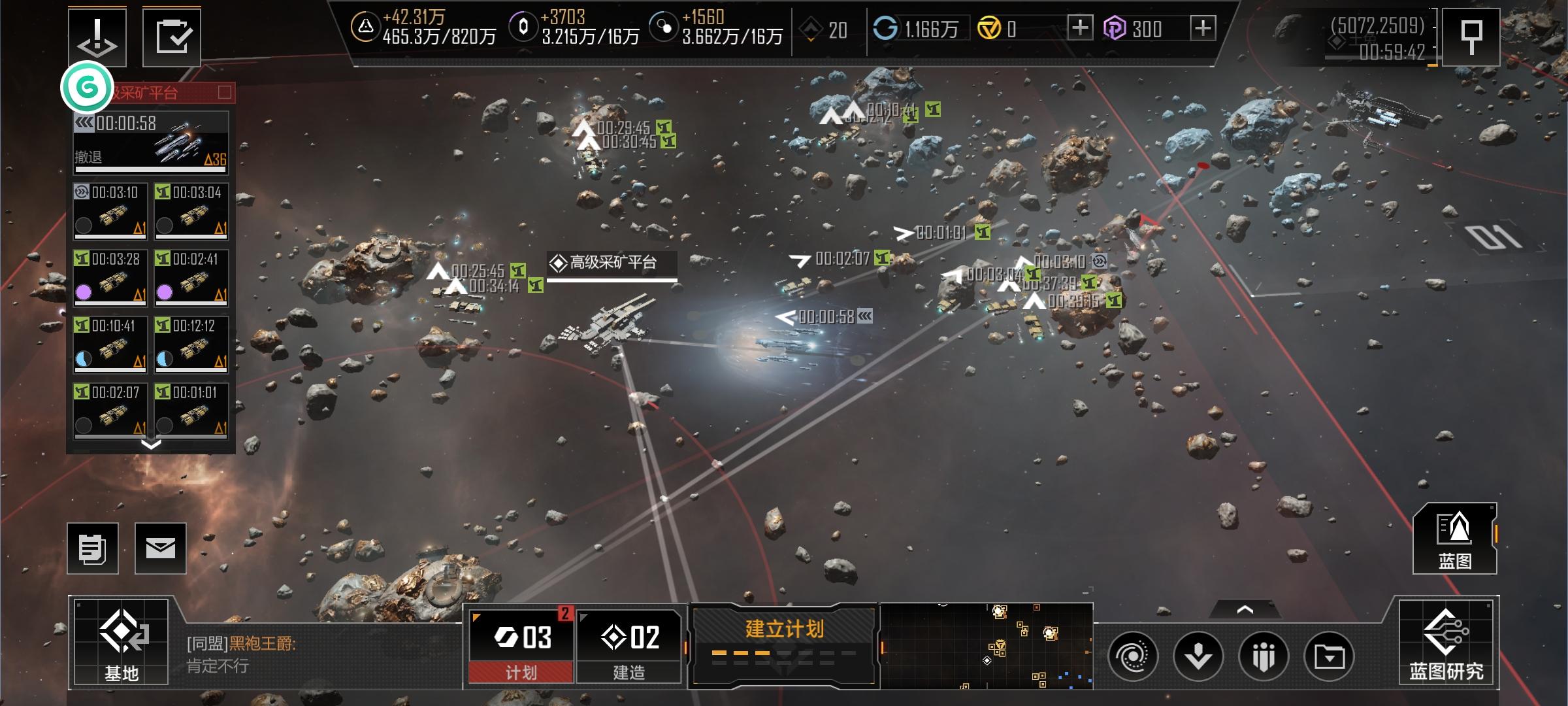Open the clipboard notes icon
This screenshot has height=706, width=1568.
93,548
